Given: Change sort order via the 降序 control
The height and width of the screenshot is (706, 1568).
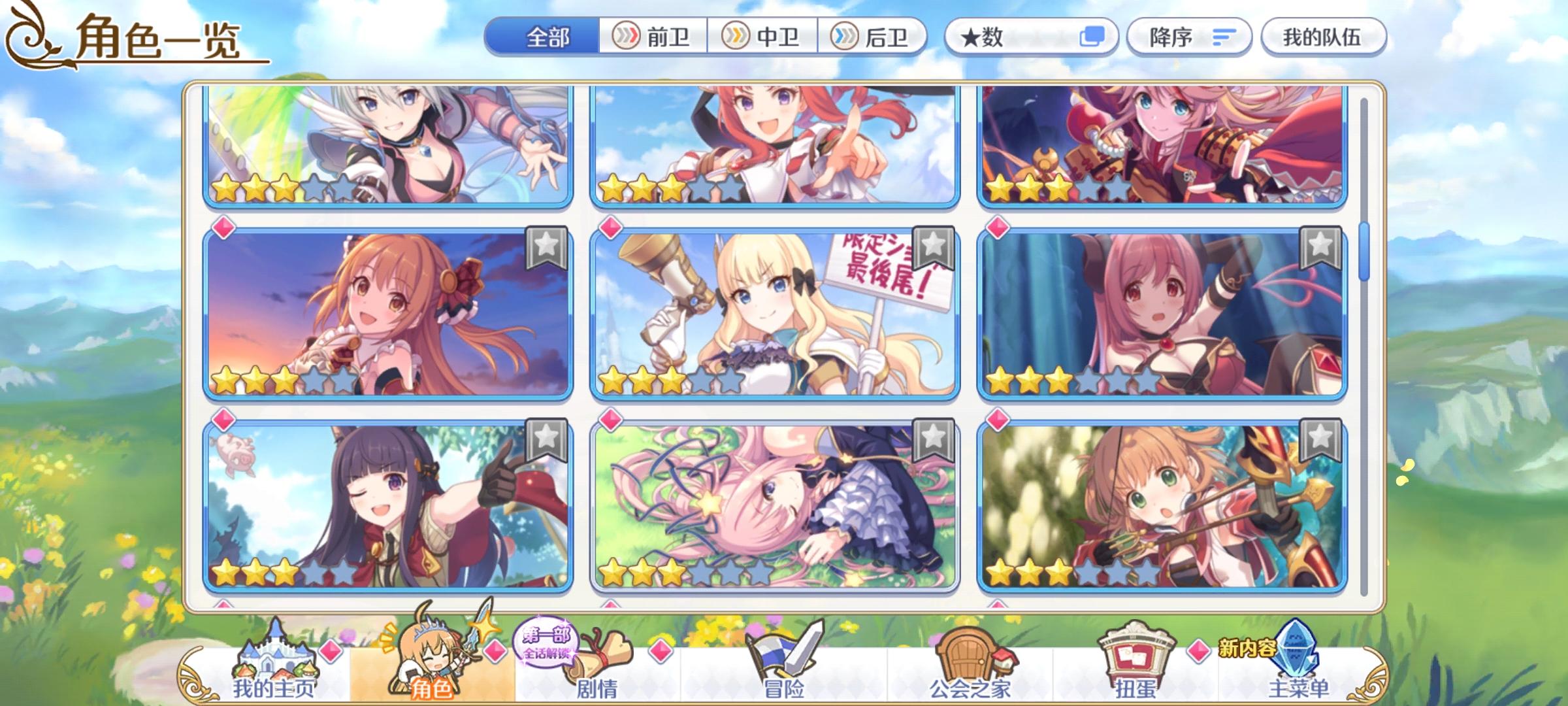Looking at the screenshot, I should point(1189,37).
